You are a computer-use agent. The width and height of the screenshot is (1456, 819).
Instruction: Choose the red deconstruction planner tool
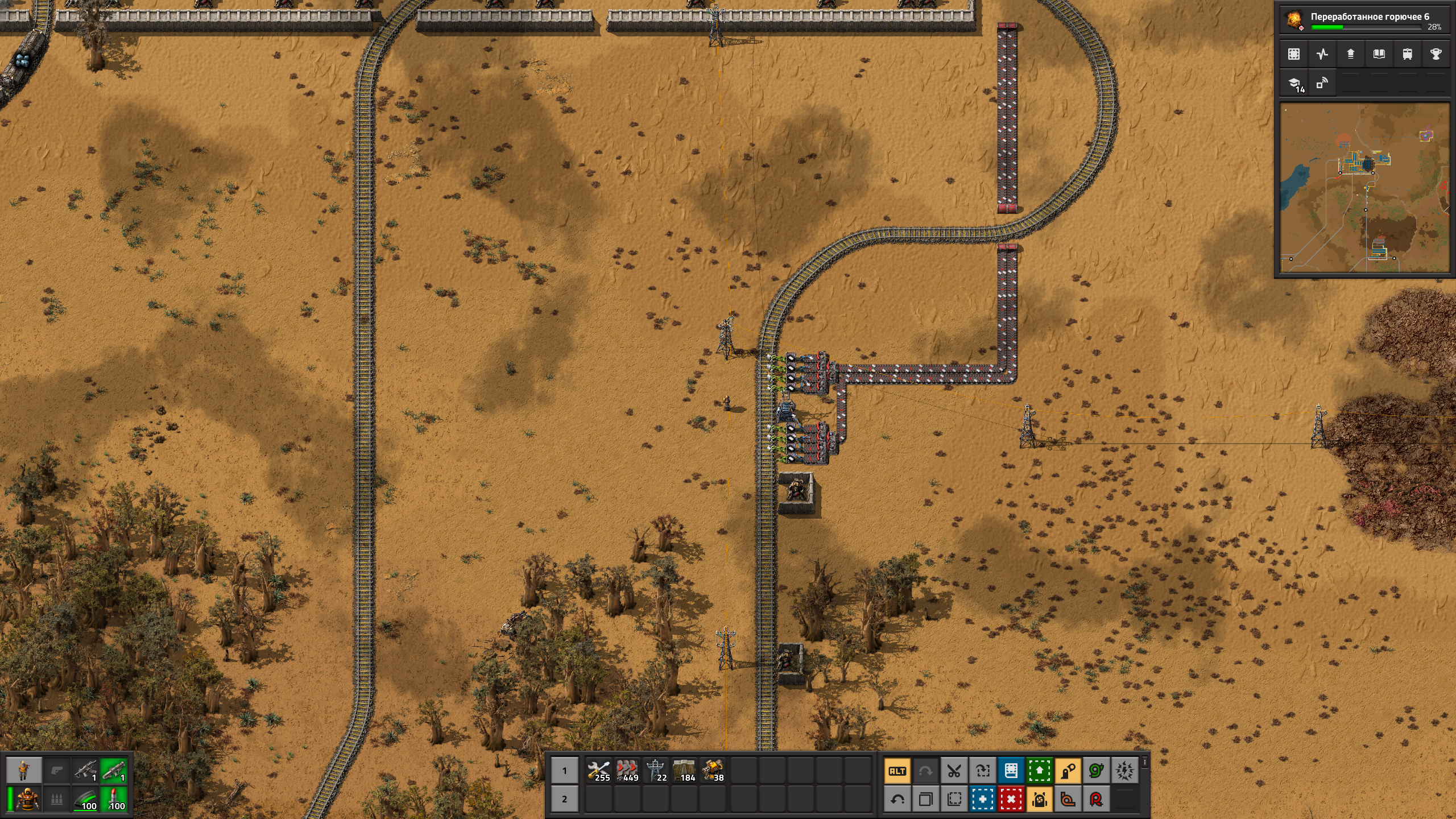click(x=1011, y=800)
